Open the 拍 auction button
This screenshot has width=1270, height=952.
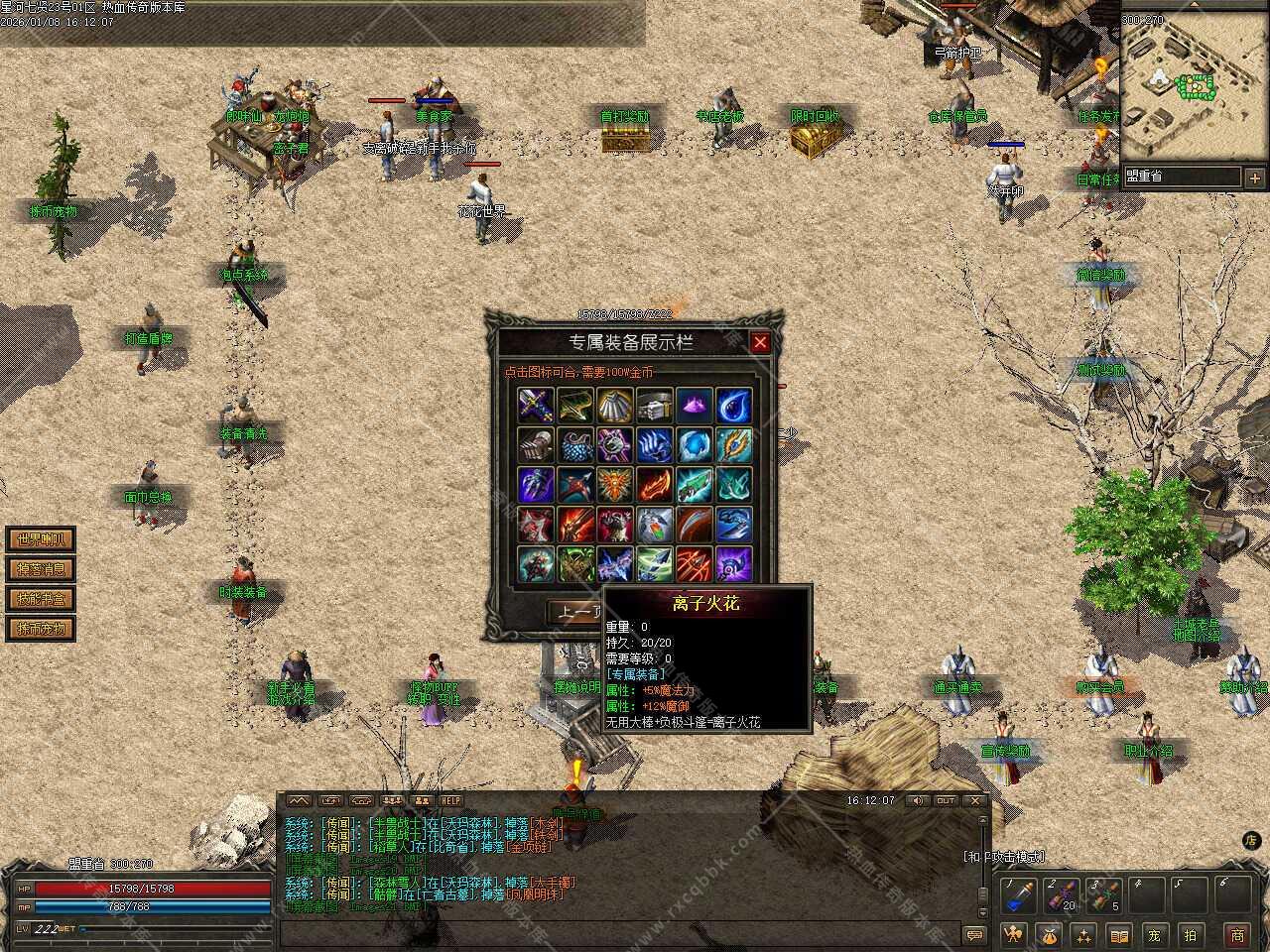1190,934
